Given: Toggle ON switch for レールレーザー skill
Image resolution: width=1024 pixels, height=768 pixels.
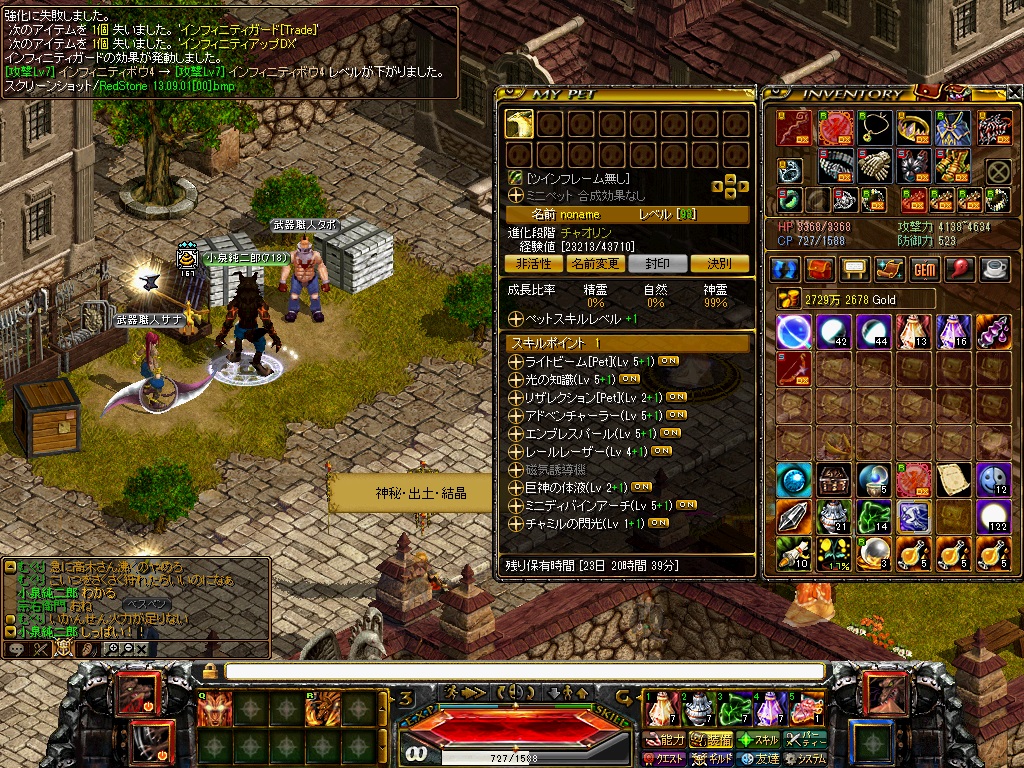Looking at the screenshot, I should [661, 451].
